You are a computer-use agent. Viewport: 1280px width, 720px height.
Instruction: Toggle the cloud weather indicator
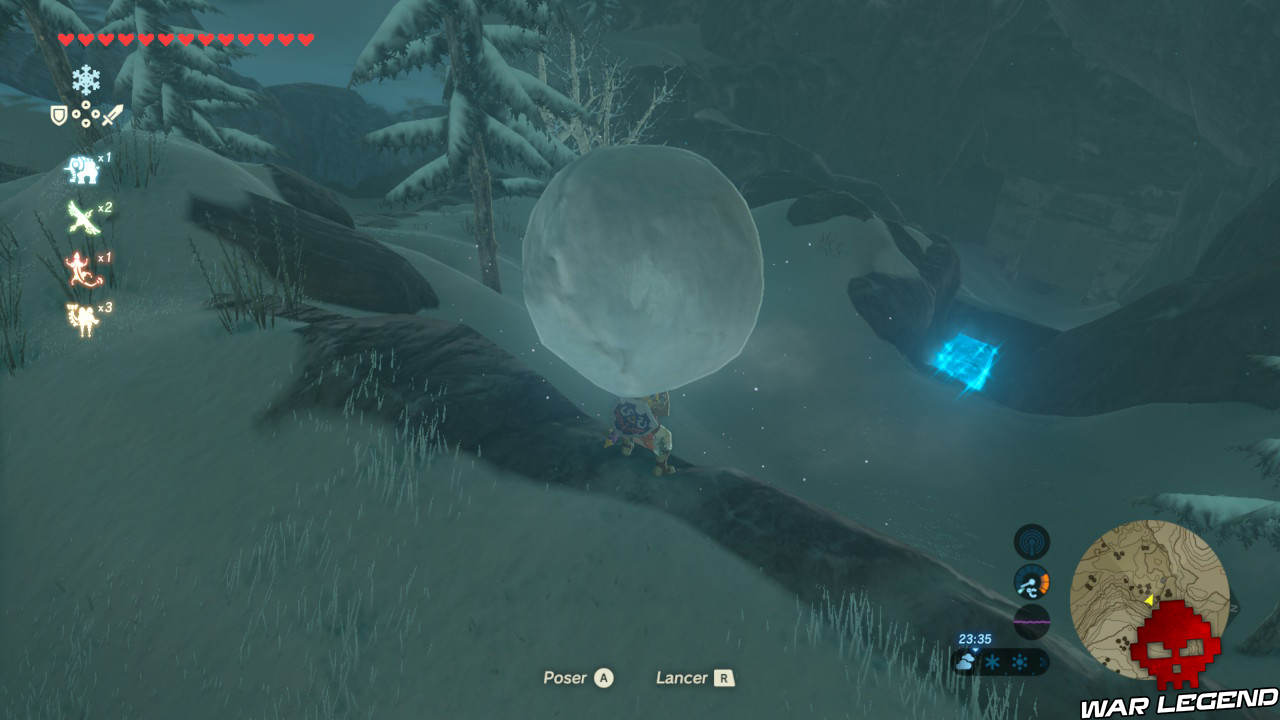point(965,660)
